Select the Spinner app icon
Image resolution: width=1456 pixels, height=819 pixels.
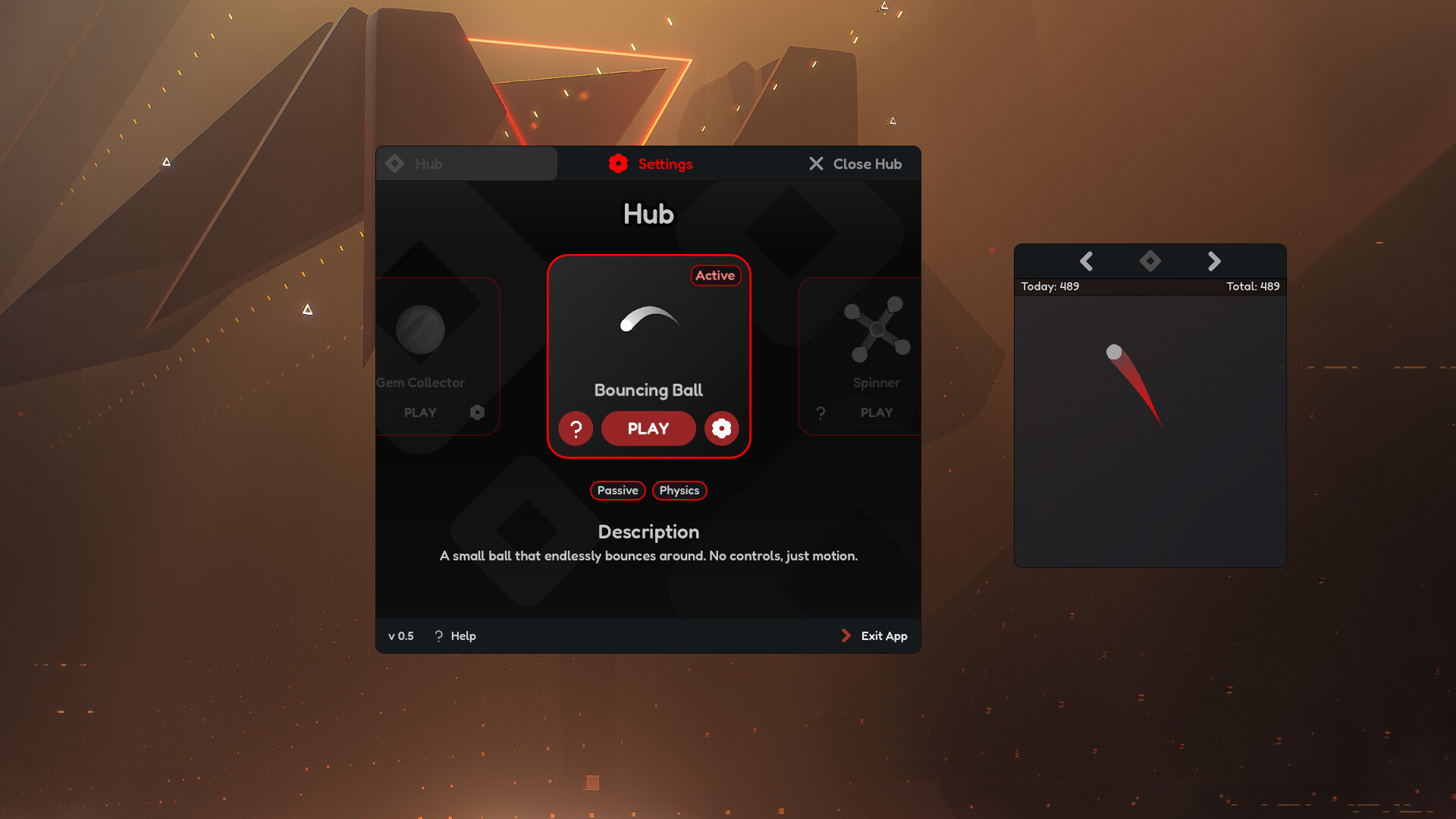coord(877,329)
